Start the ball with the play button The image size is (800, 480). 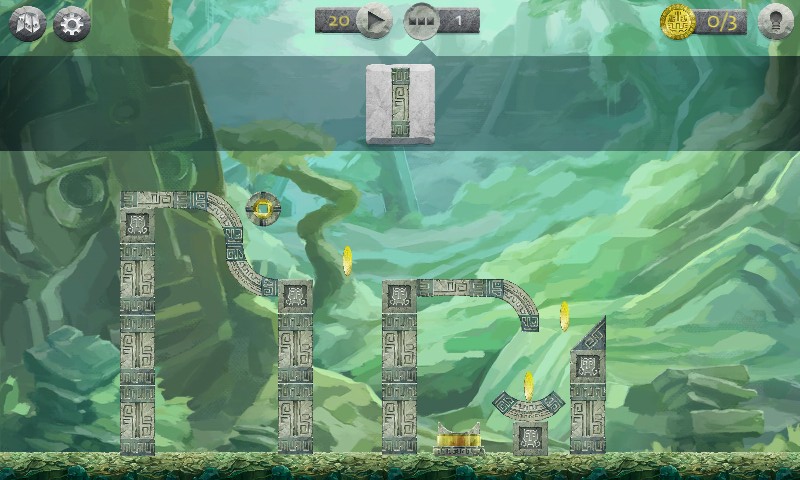(374, 20)
